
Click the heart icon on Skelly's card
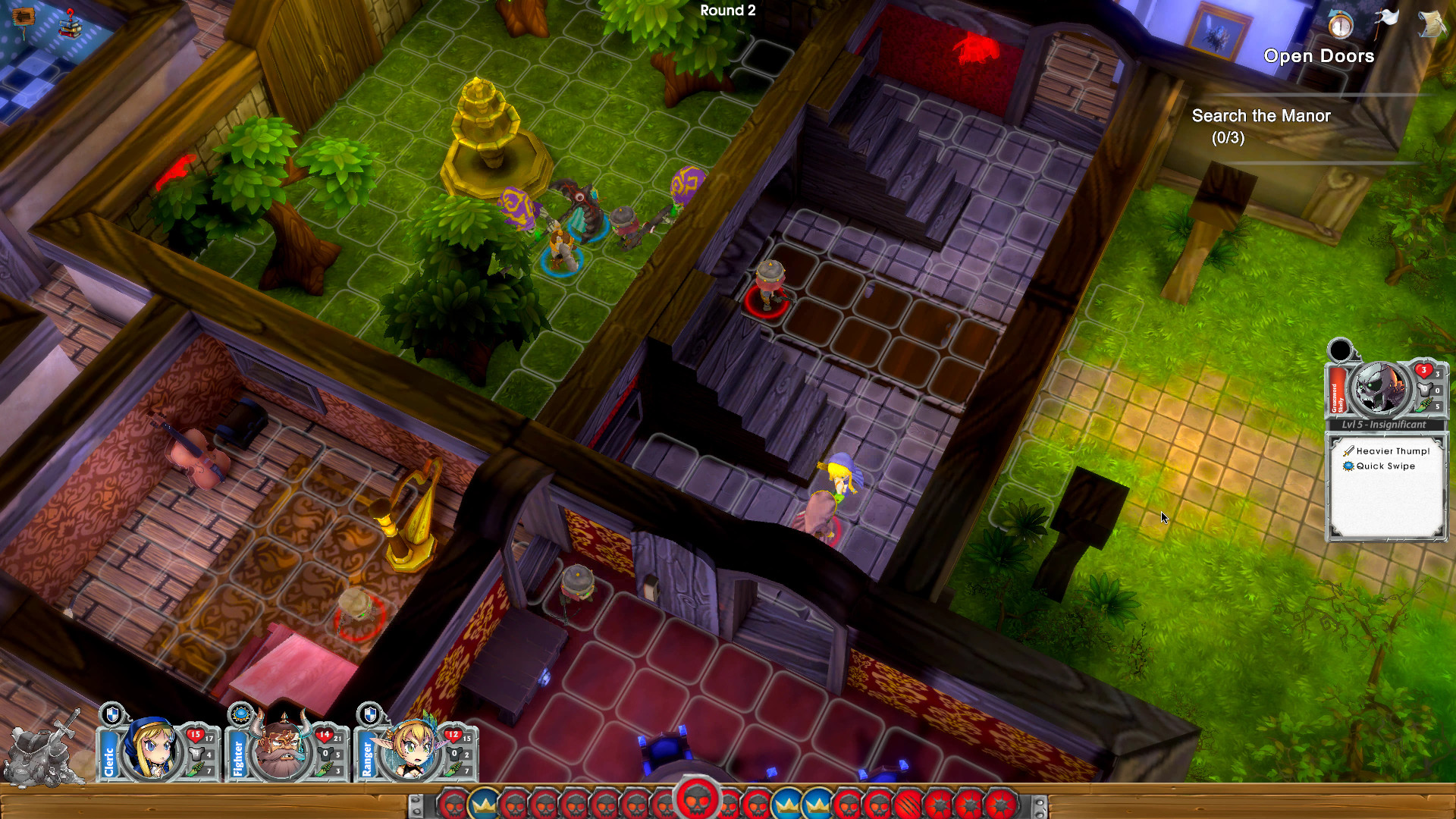pyautogui.click(x=1423, y=370)
